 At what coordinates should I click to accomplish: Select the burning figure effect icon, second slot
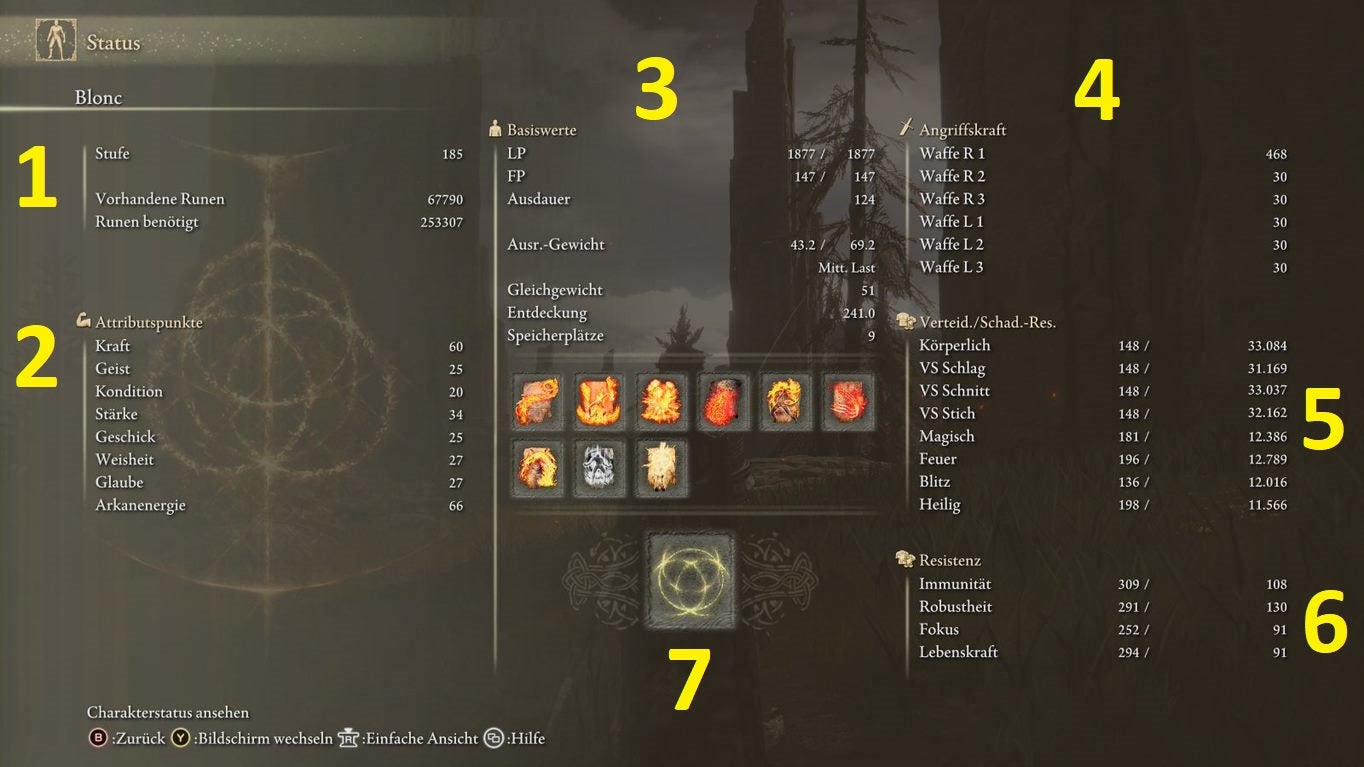[x=599, y=402]
